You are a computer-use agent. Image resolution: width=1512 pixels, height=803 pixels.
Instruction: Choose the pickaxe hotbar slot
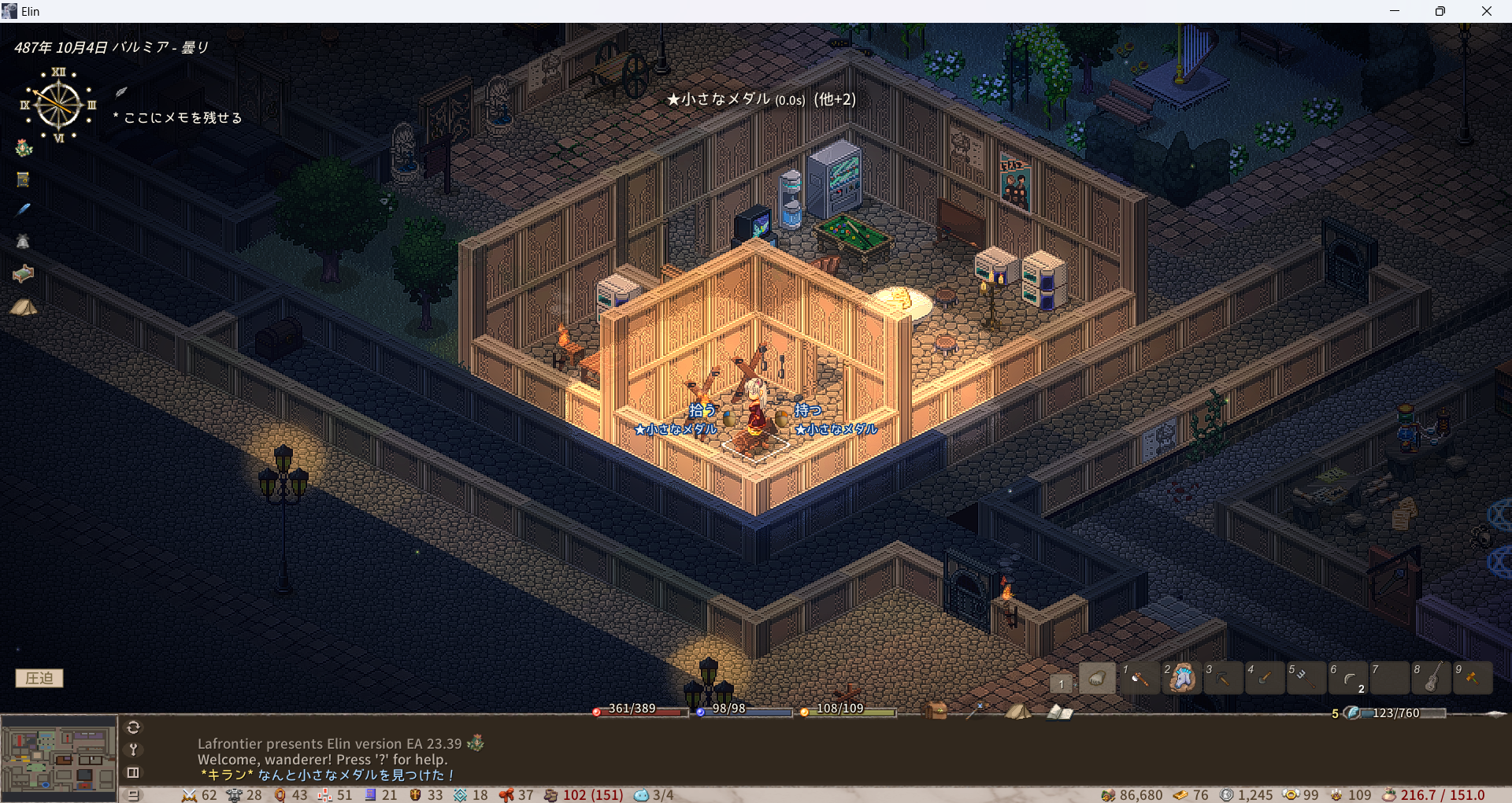point(1223,679)
